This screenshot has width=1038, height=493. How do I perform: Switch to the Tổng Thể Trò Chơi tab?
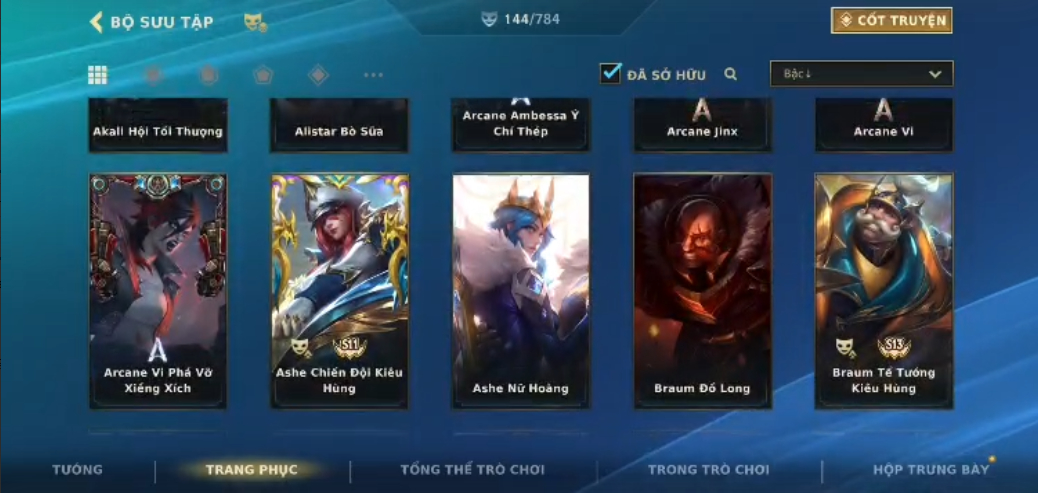473,470
